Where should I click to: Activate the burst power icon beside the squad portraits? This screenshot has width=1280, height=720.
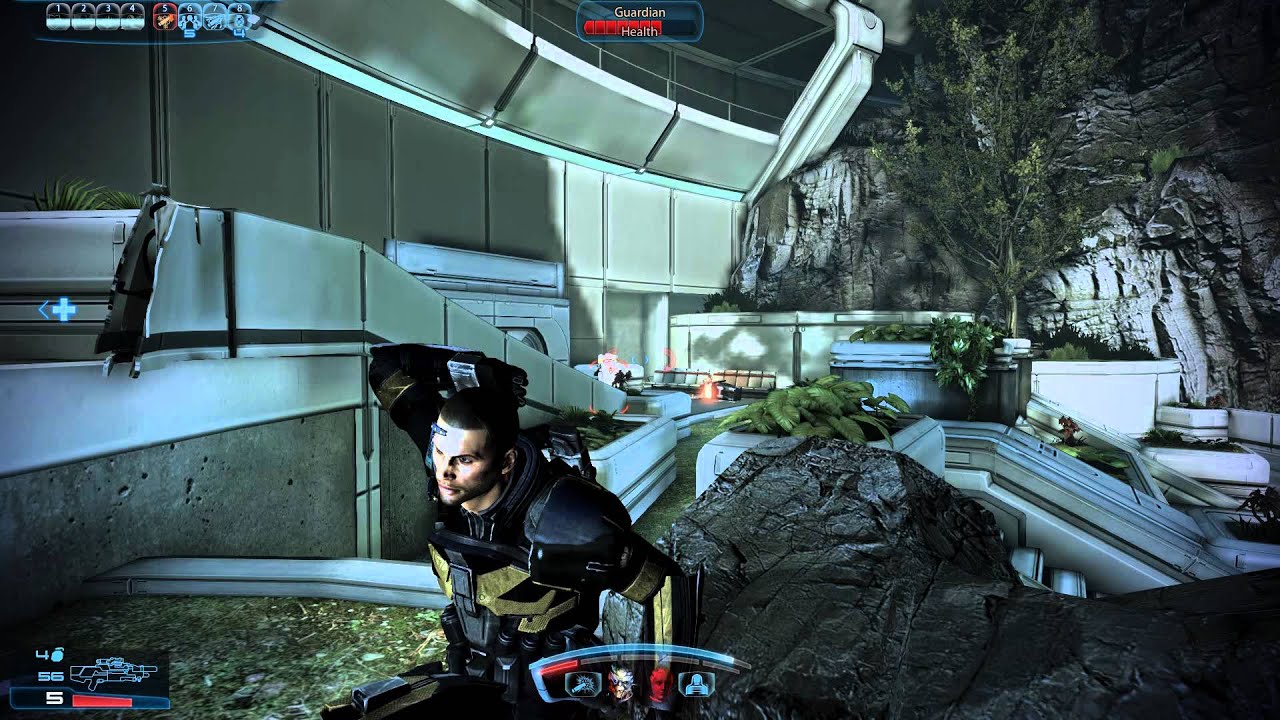(x=584, y=684)
